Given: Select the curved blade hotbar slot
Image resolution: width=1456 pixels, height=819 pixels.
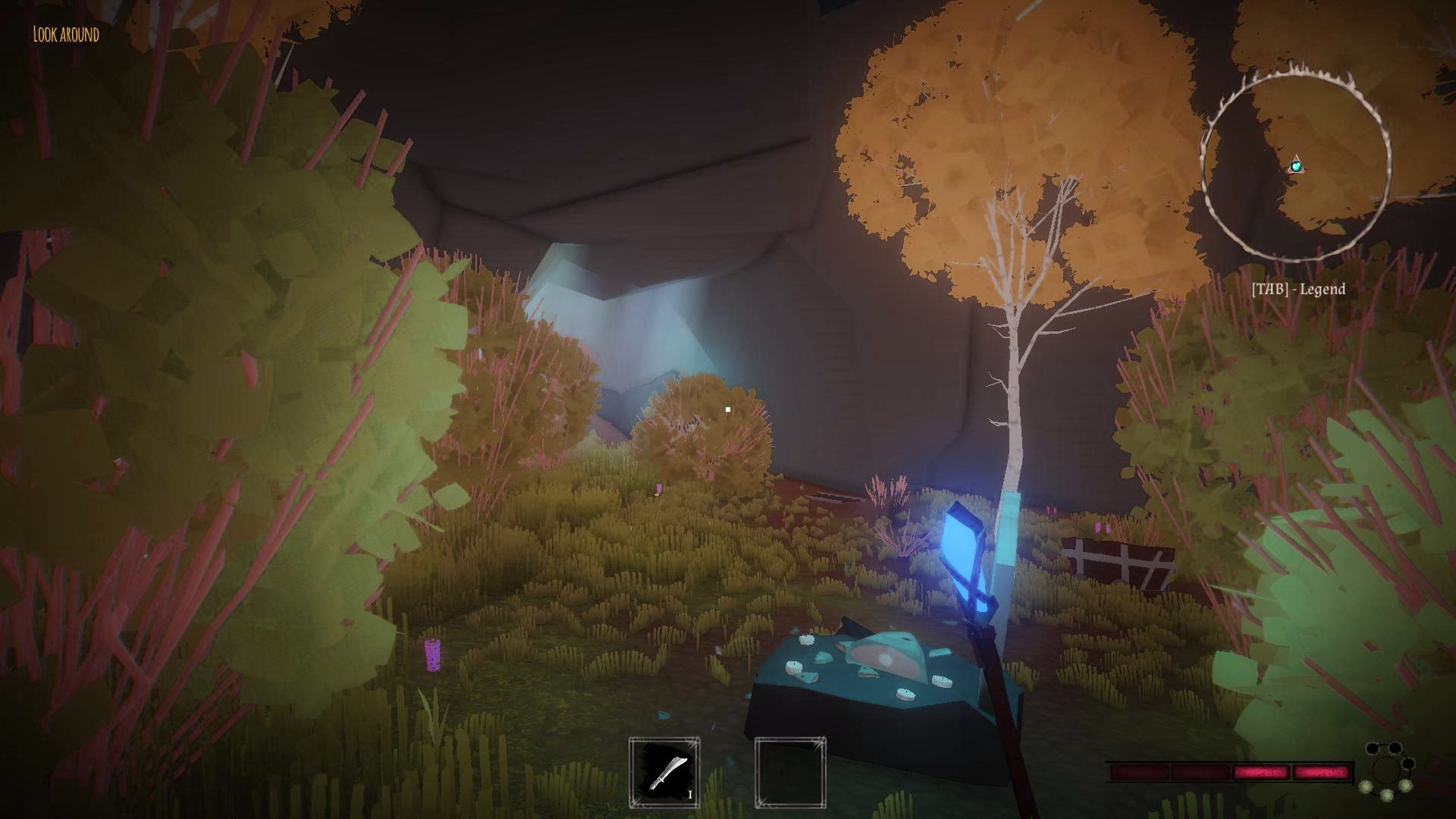Looking at the screenshot, I should pos(664,772).
